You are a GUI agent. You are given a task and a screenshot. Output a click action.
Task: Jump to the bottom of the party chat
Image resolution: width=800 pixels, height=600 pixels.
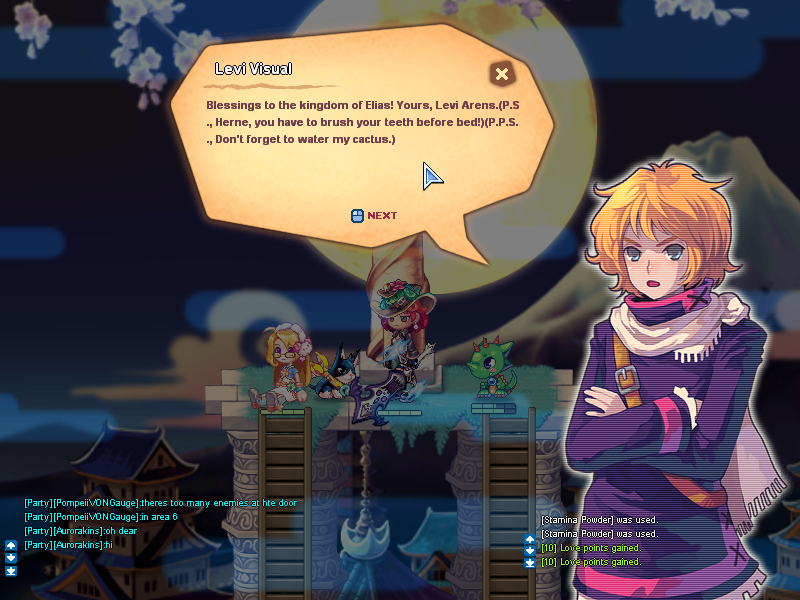coord(11,571)
